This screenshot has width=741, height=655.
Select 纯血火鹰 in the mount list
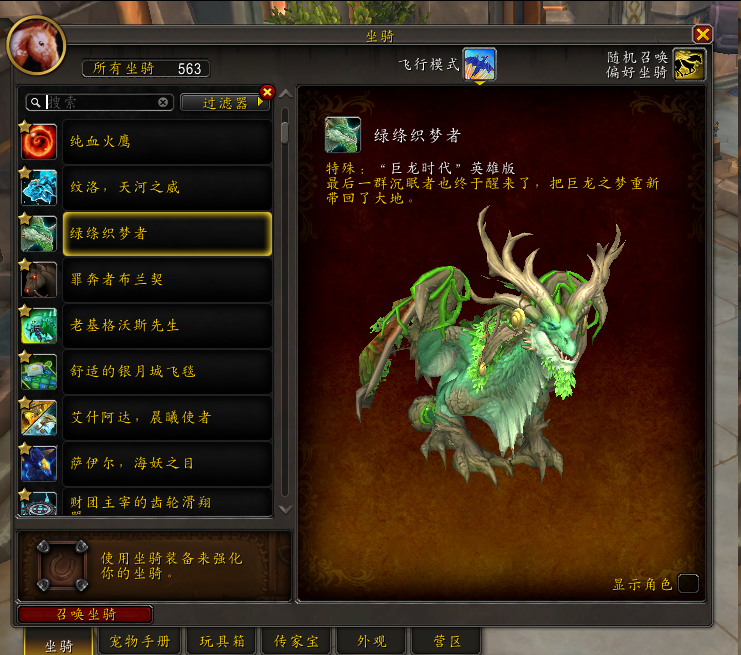tap(166, 142)
